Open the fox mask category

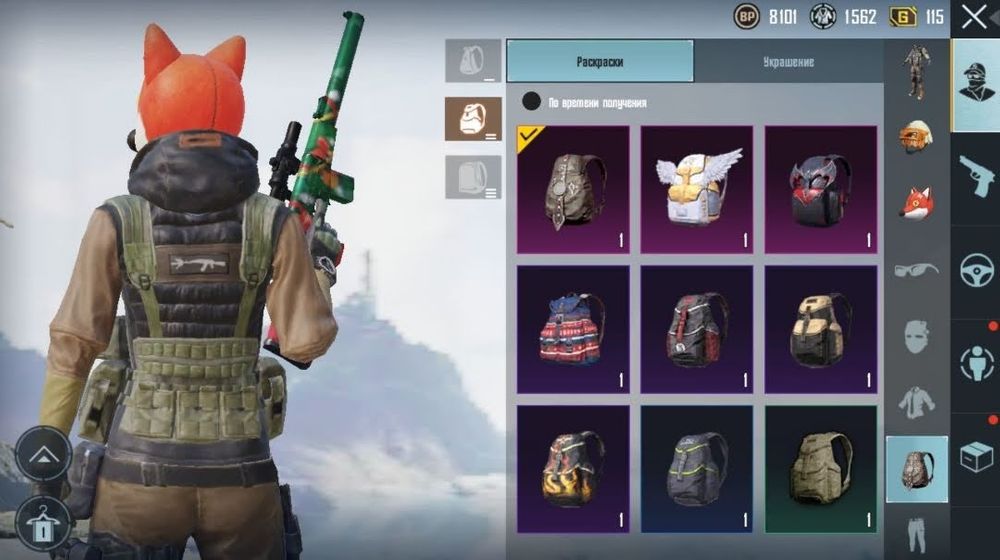[x=916, y=201]
